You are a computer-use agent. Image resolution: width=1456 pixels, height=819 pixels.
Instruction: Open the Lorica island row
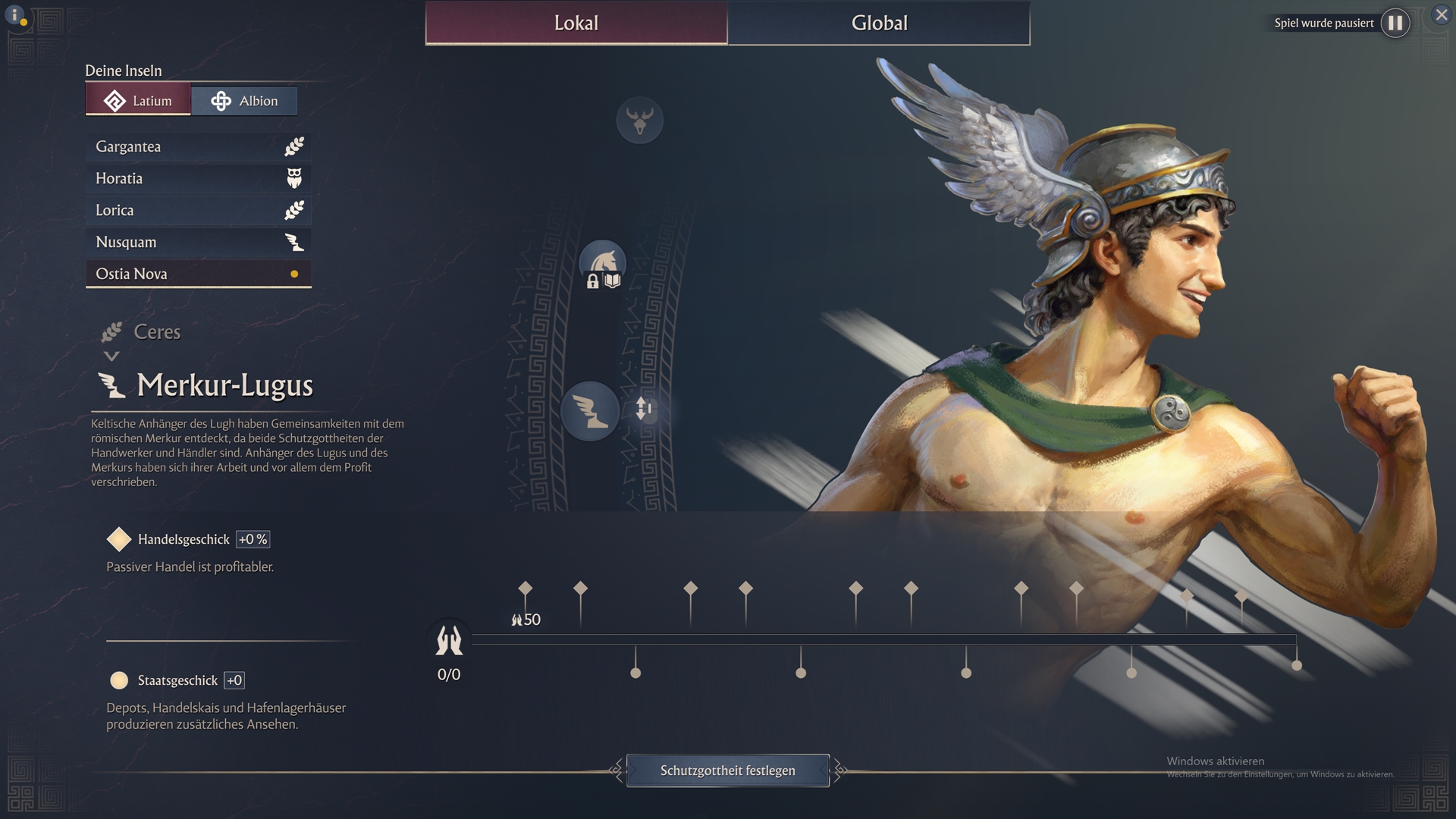coord(198,210)
